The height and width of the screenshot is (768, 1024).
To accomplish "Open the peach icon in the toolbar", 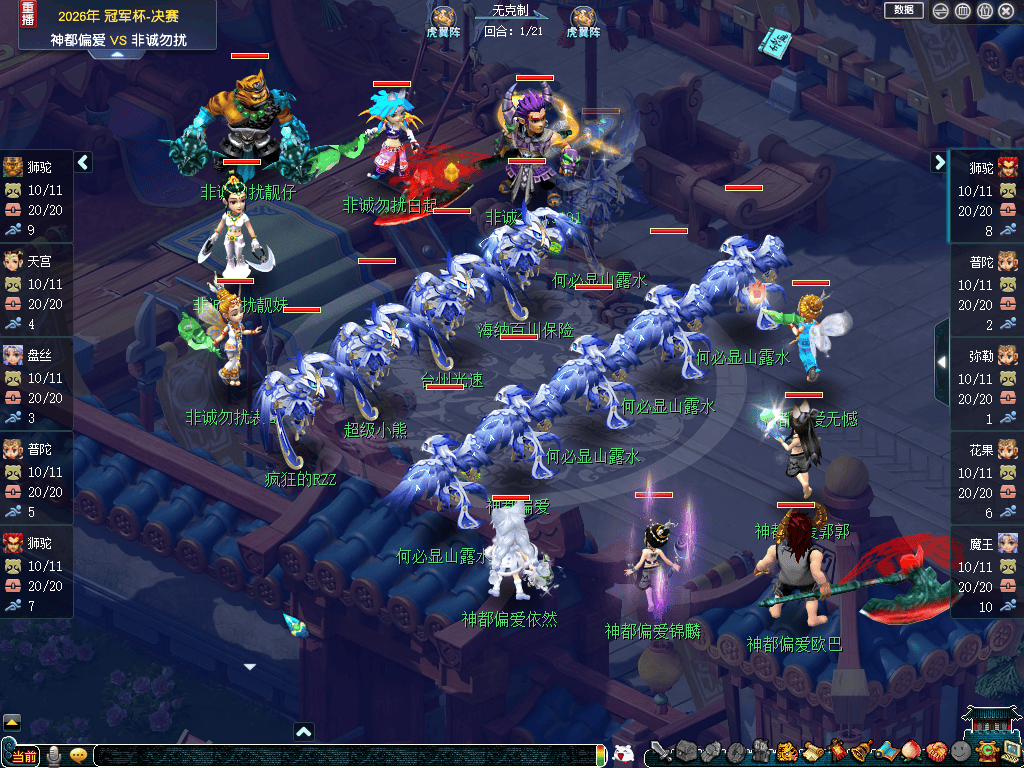I will (x=911, y=752).
